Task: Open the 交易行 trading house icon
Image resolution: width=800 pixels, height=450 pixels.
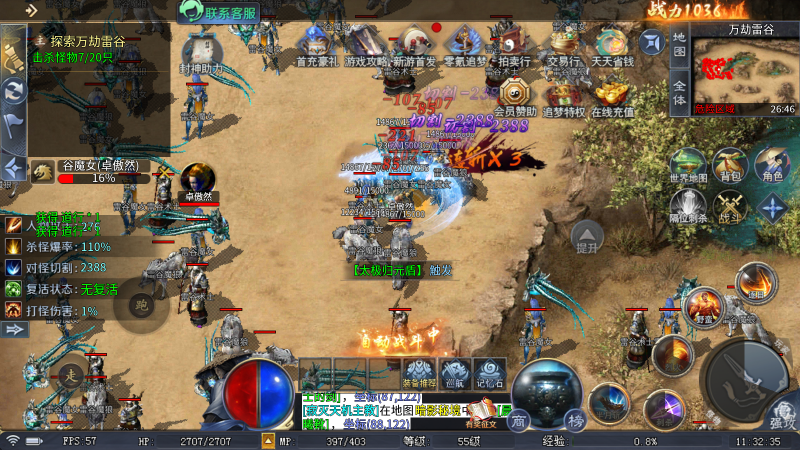Action: click(562, 45)
